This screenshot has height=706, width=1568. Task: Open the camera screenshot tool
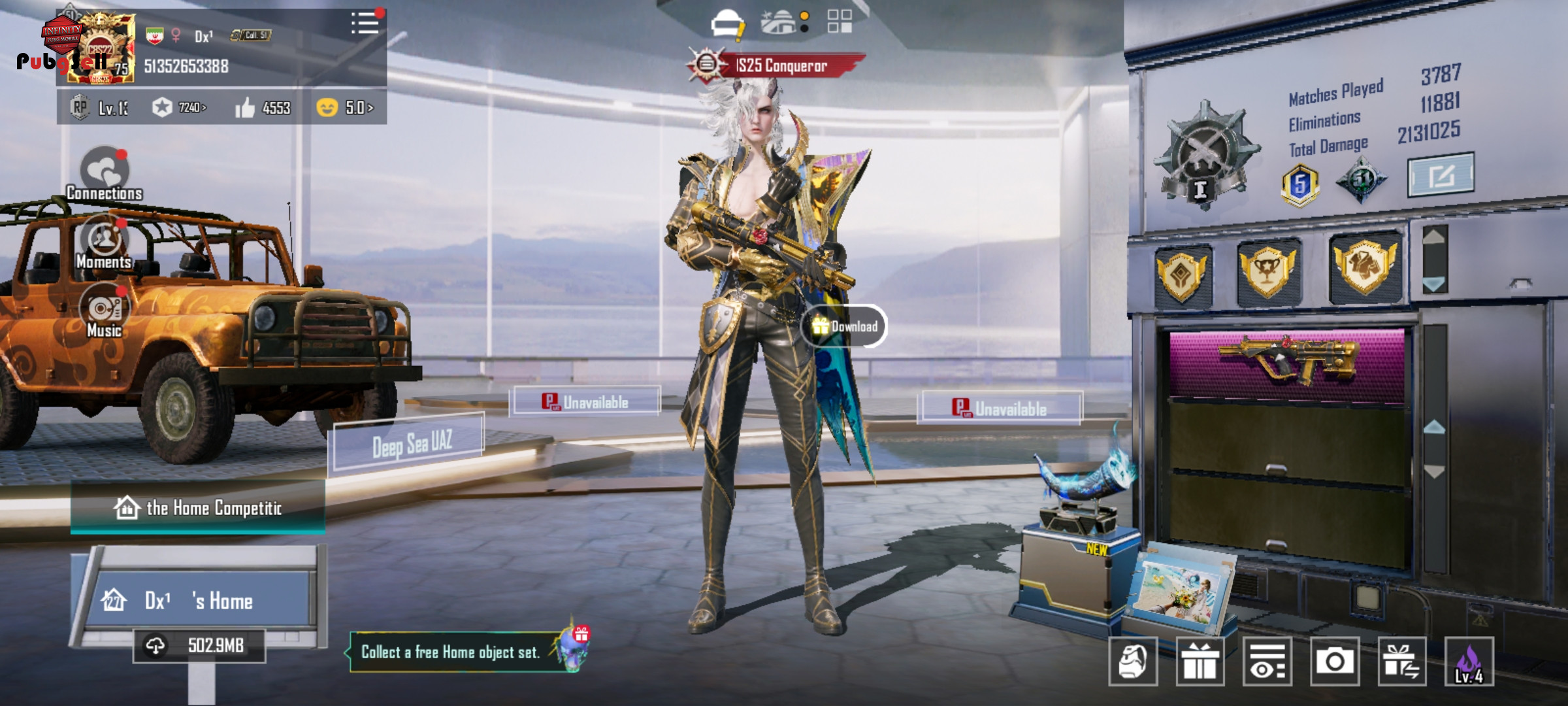(x=1334, y=662)
